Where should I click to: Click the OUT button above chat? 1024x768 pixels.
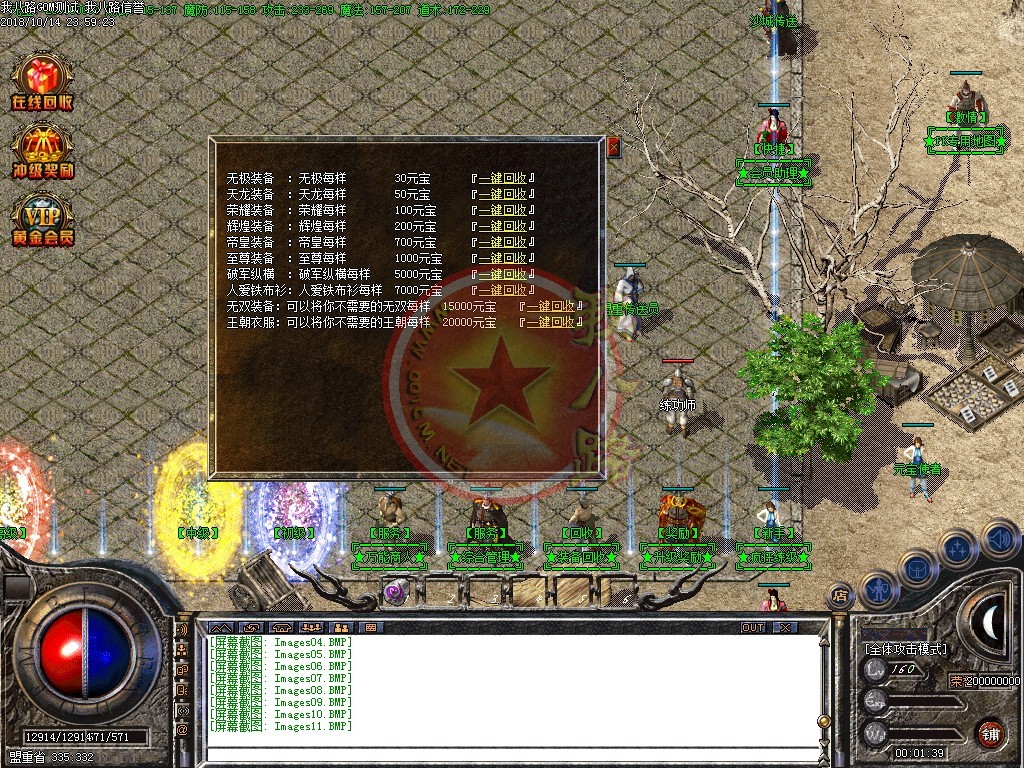[753, 627]
